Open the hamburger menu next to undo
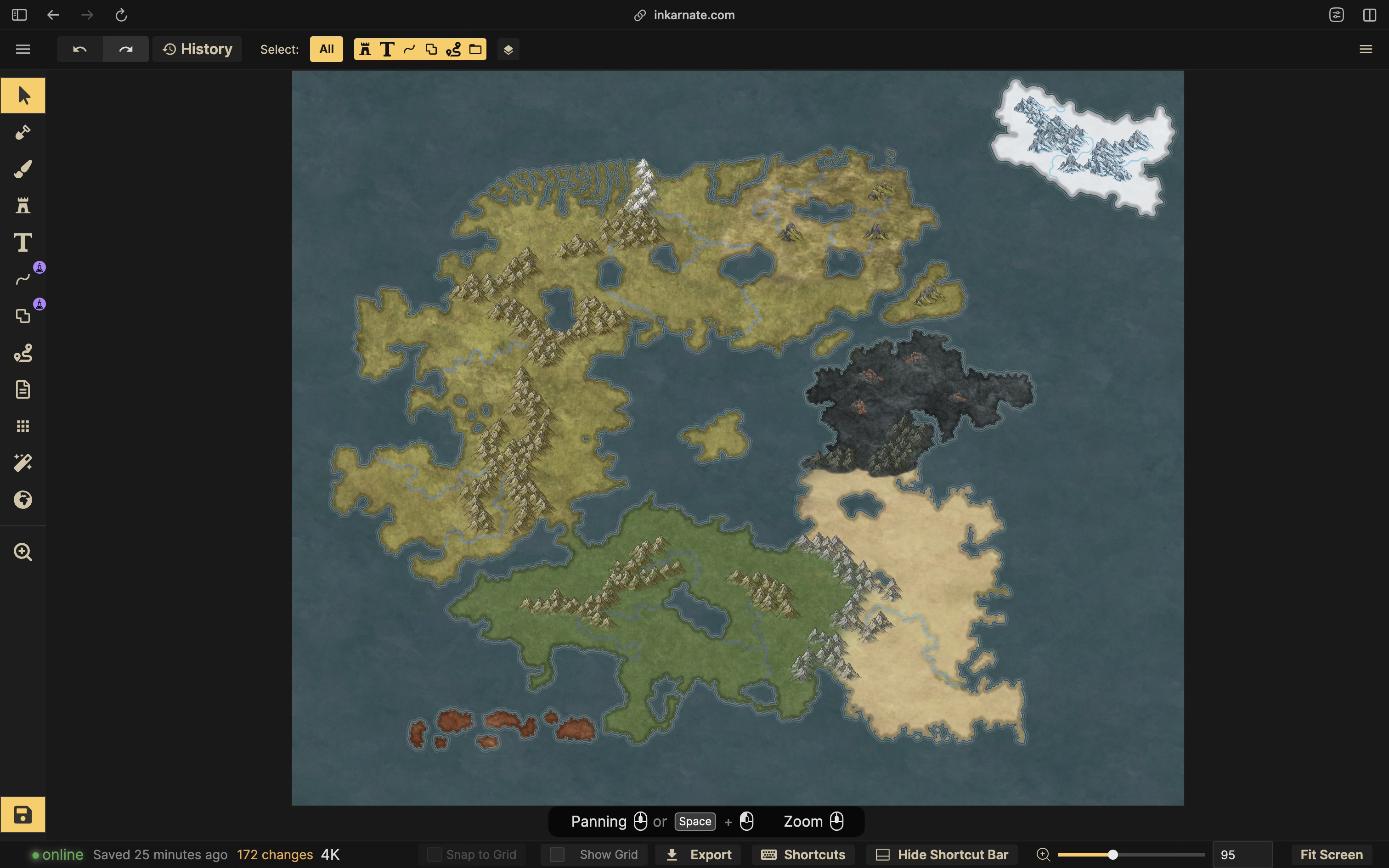The width and height of the screenshot is (1389, 868). tap(23, 49)
